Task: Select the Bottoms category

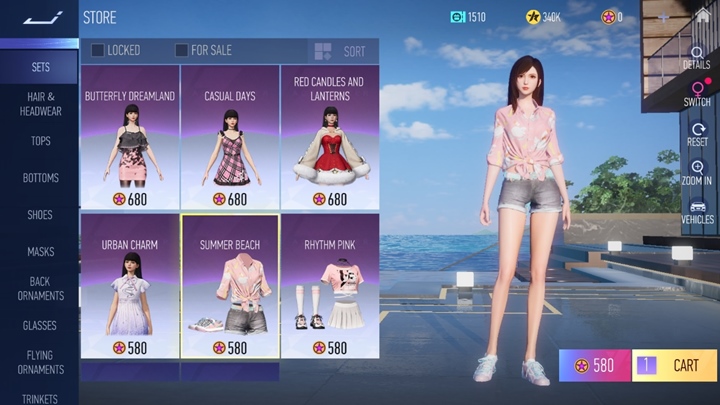Action: click(40, 178)
